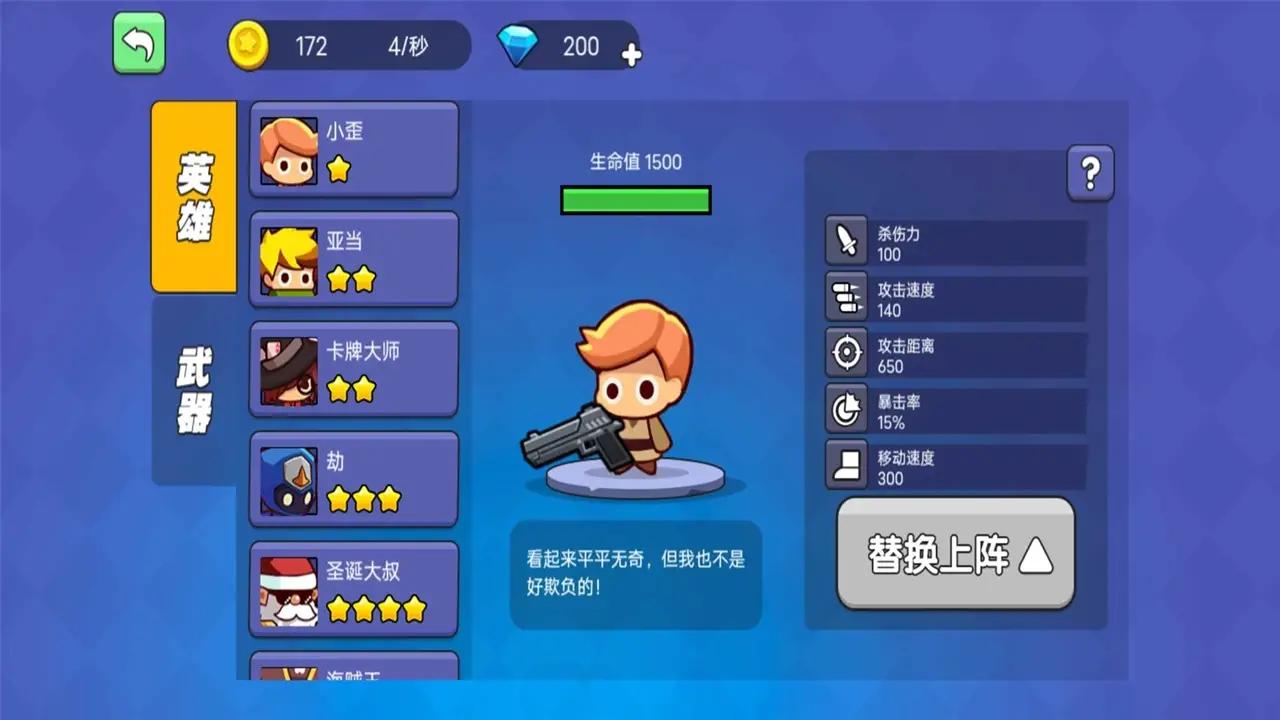
Task: Click the green health bar
Action: pos(636,200)
